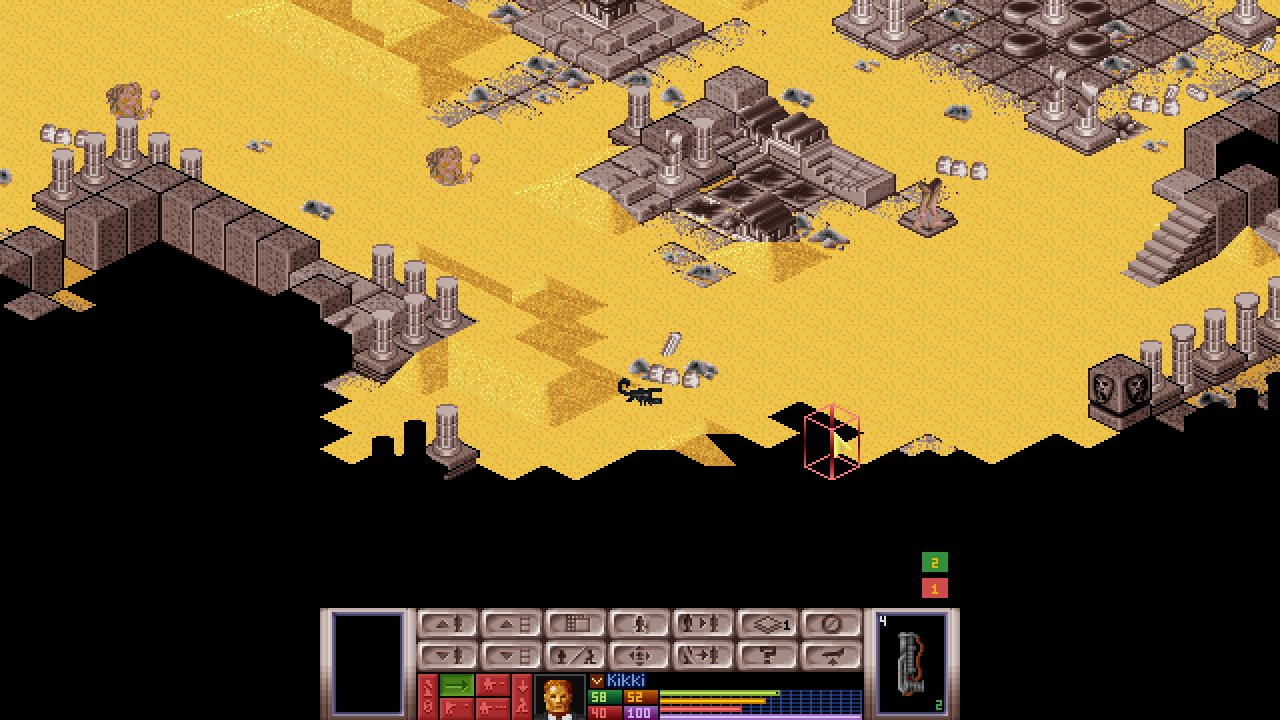Raise the view one level

pyautogui.click(x=511, y=624)
